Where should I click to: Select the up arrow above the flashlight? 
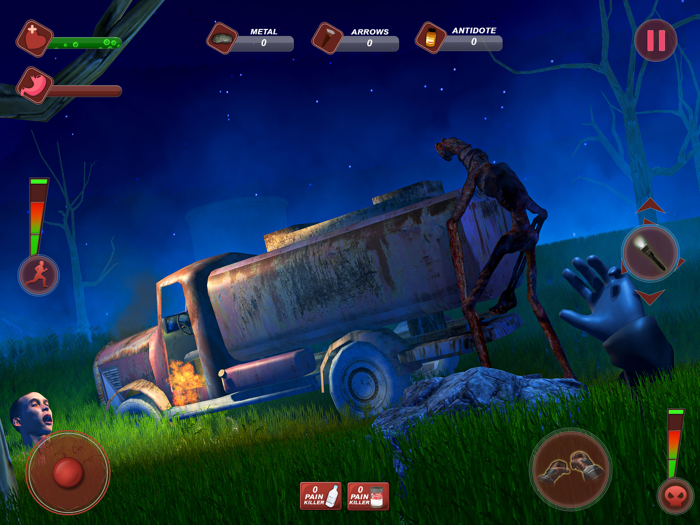(x=651, y=207)
